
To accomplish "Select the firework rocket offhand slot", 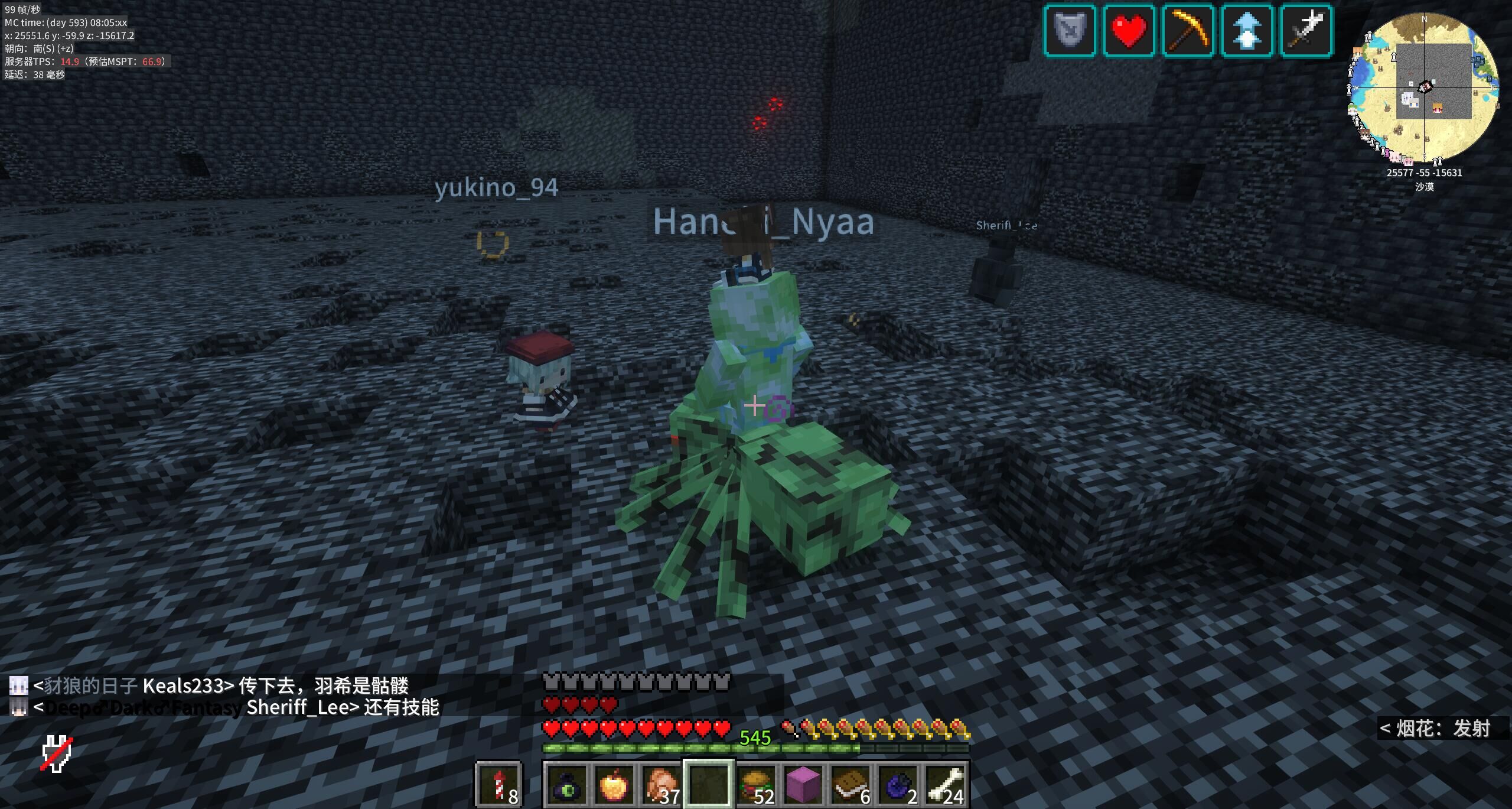I will click(499, 784).
